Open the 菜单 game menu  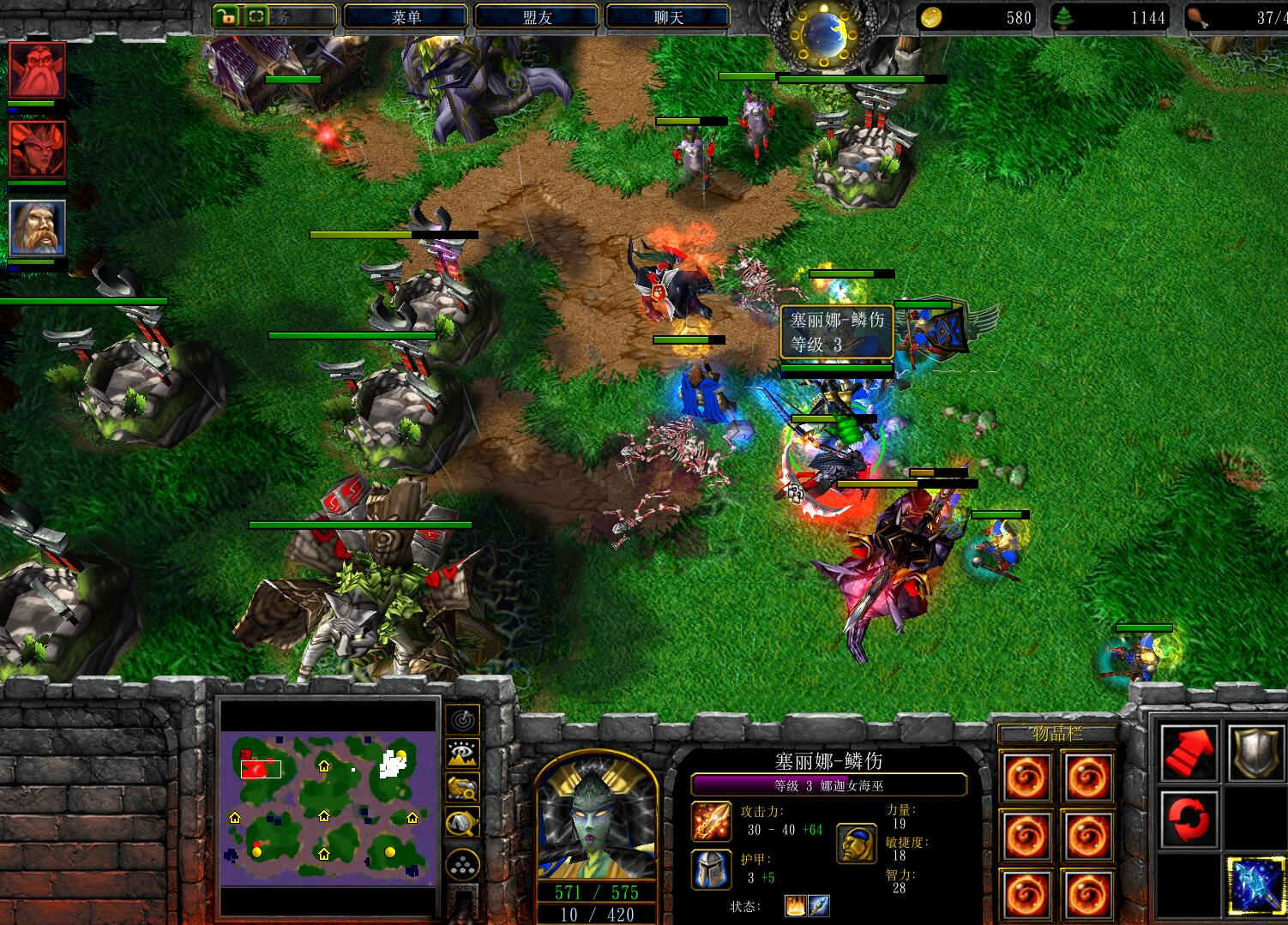(405, 17)
